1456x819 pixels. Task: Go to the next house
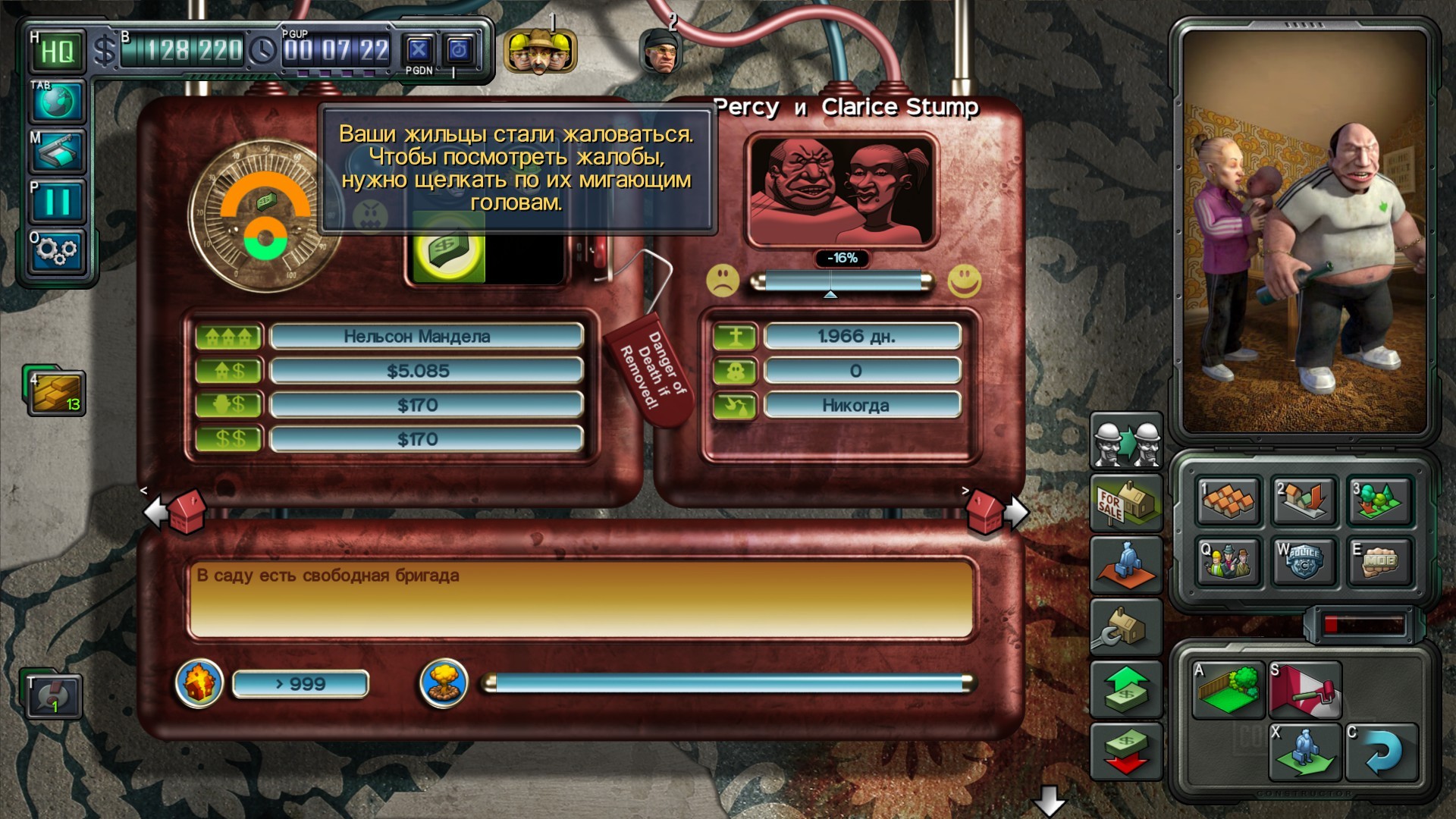pos(996,512)
